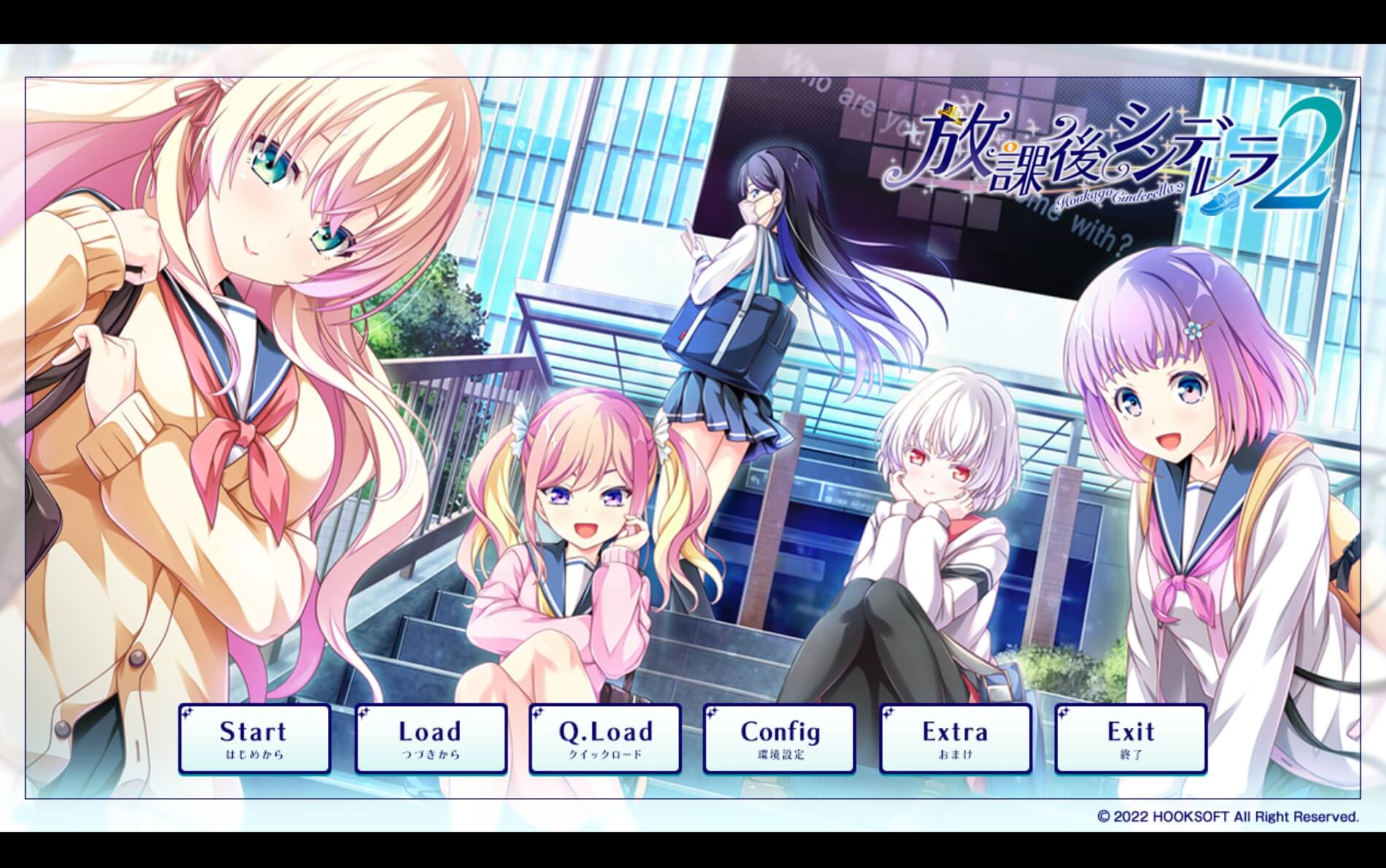Click the sparkle icon on the Start button
This screenshot has width=1386, height=868.
[186, 712]
